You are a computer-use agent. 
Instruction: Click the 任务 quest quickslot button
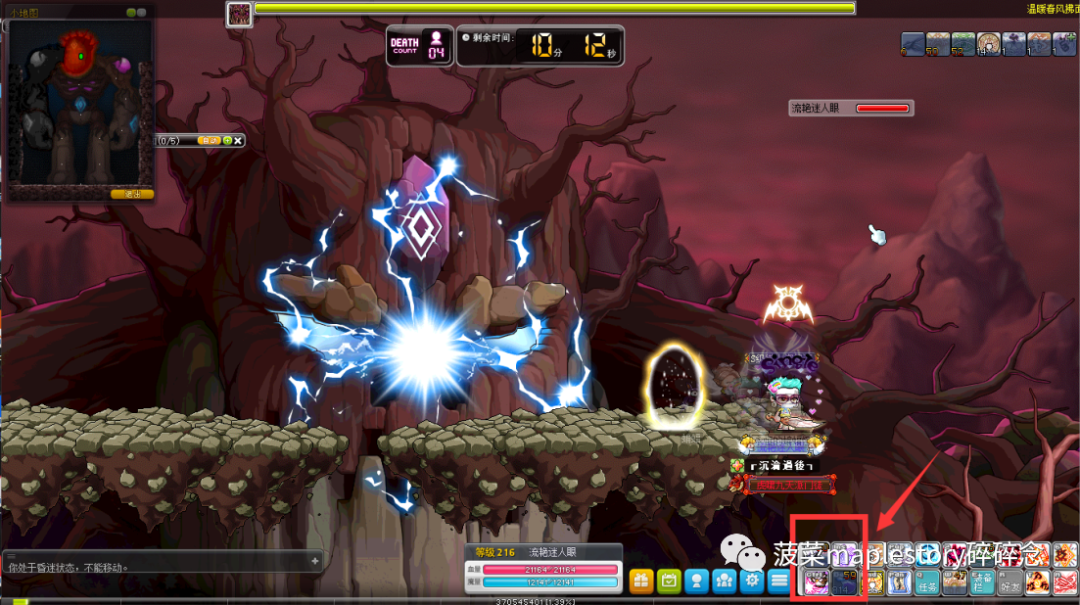(x=928, y=583)
